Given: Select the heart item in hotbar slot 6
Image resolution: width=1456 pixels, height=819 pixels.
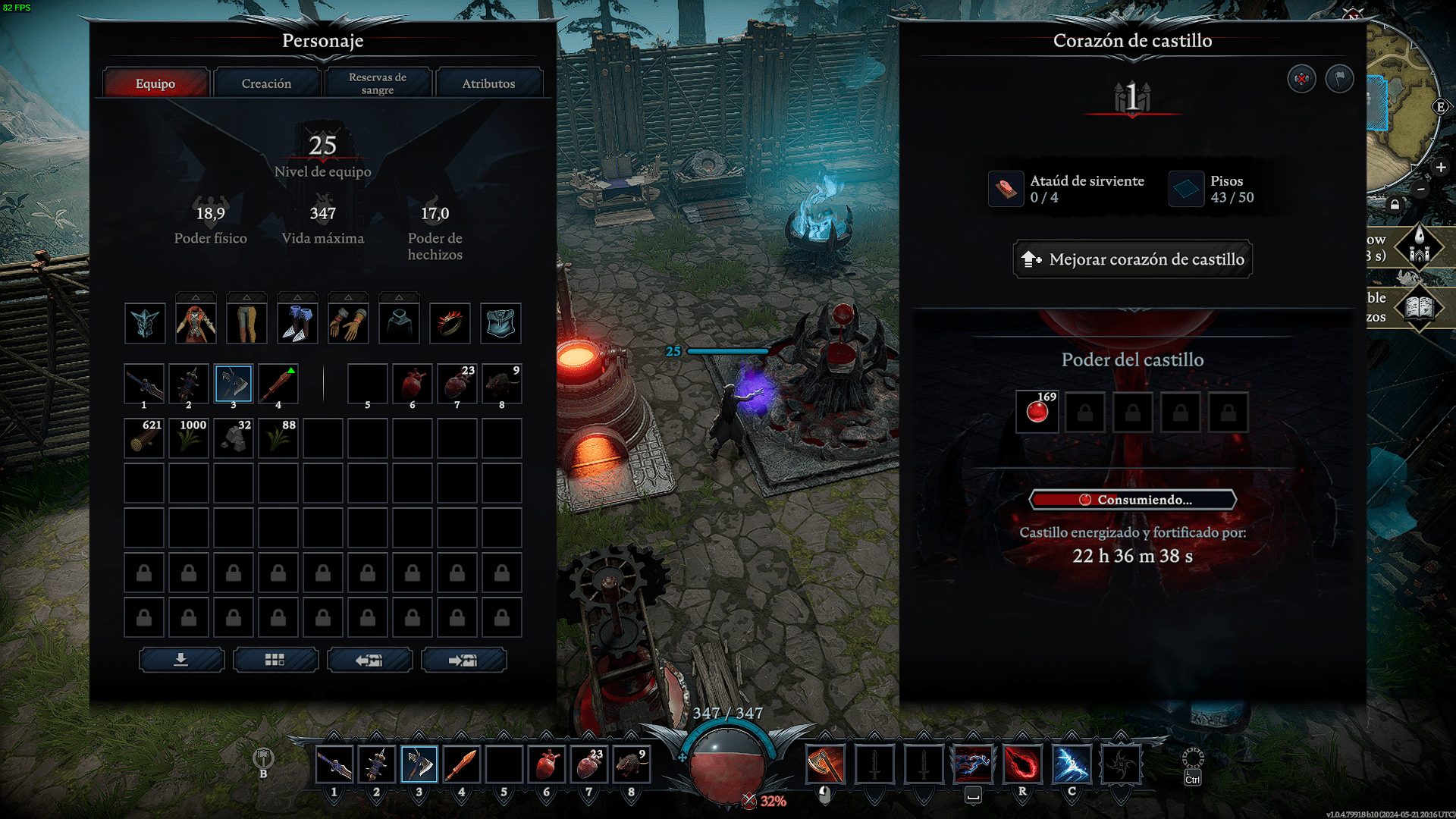Looking at the screenshot, I should click(x=546, y=764).
